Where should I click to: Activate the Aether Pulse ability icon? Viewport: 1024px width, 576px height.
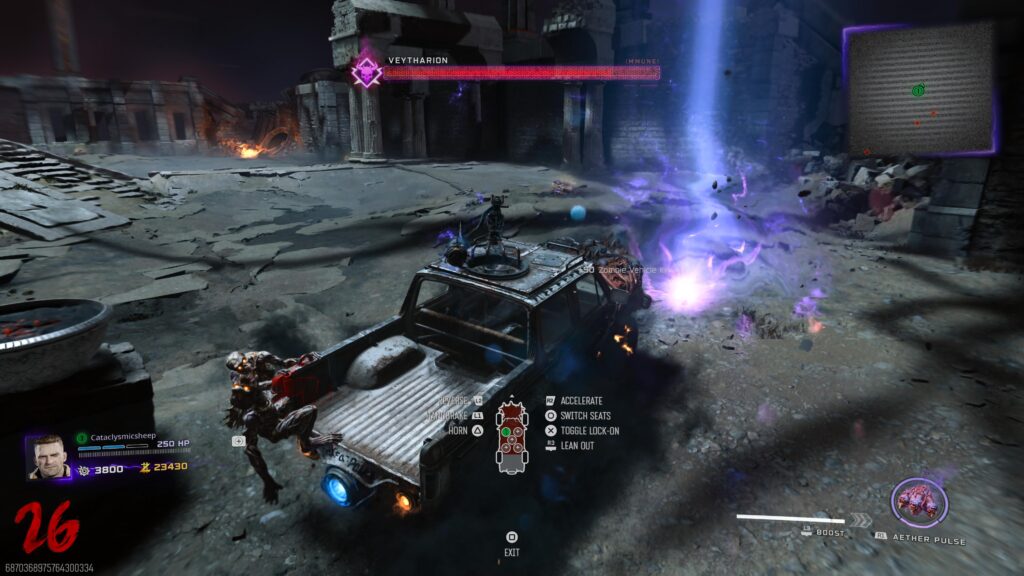pos(919,503)
